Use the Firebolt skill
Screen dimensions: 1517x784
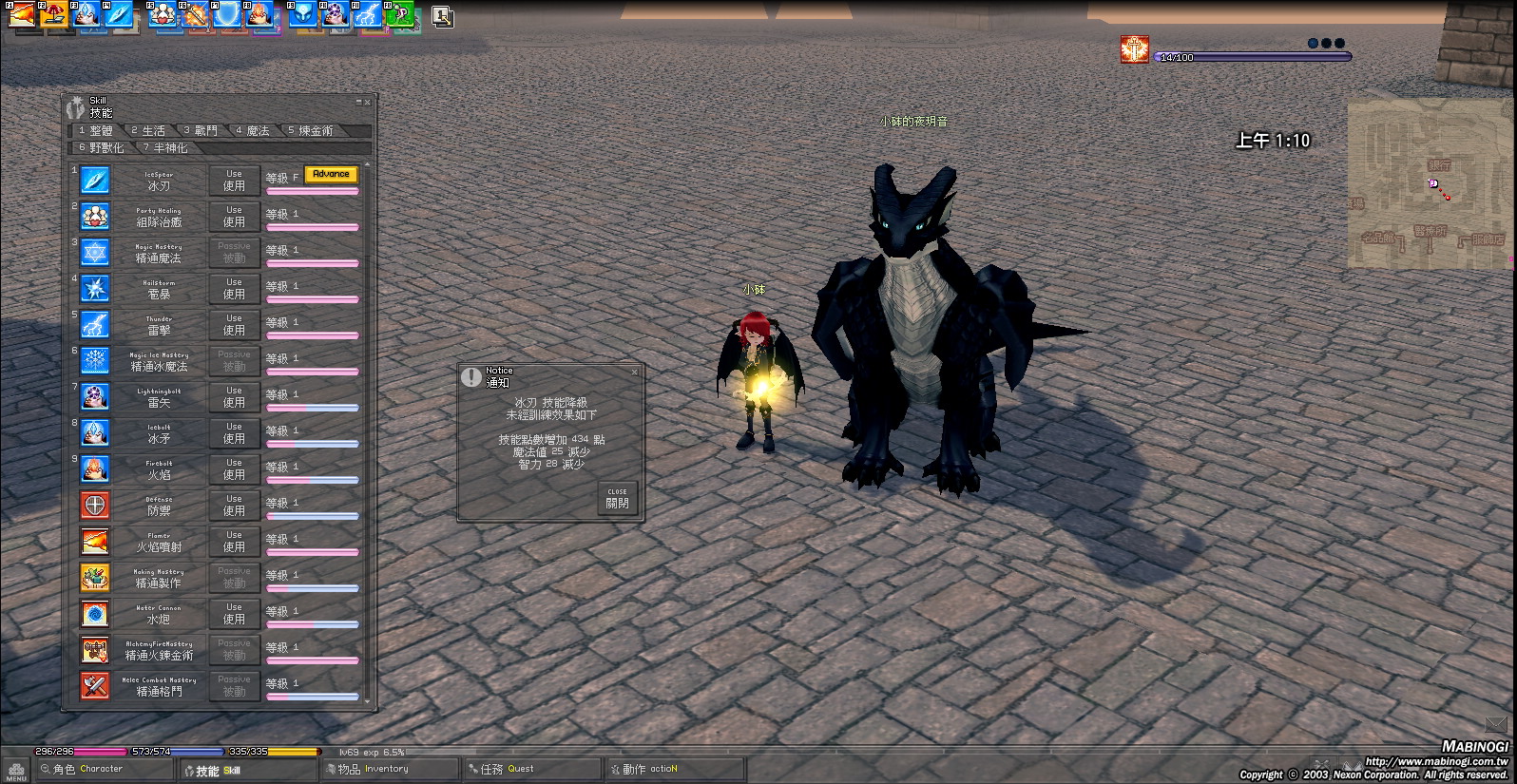tap(234, 469)
